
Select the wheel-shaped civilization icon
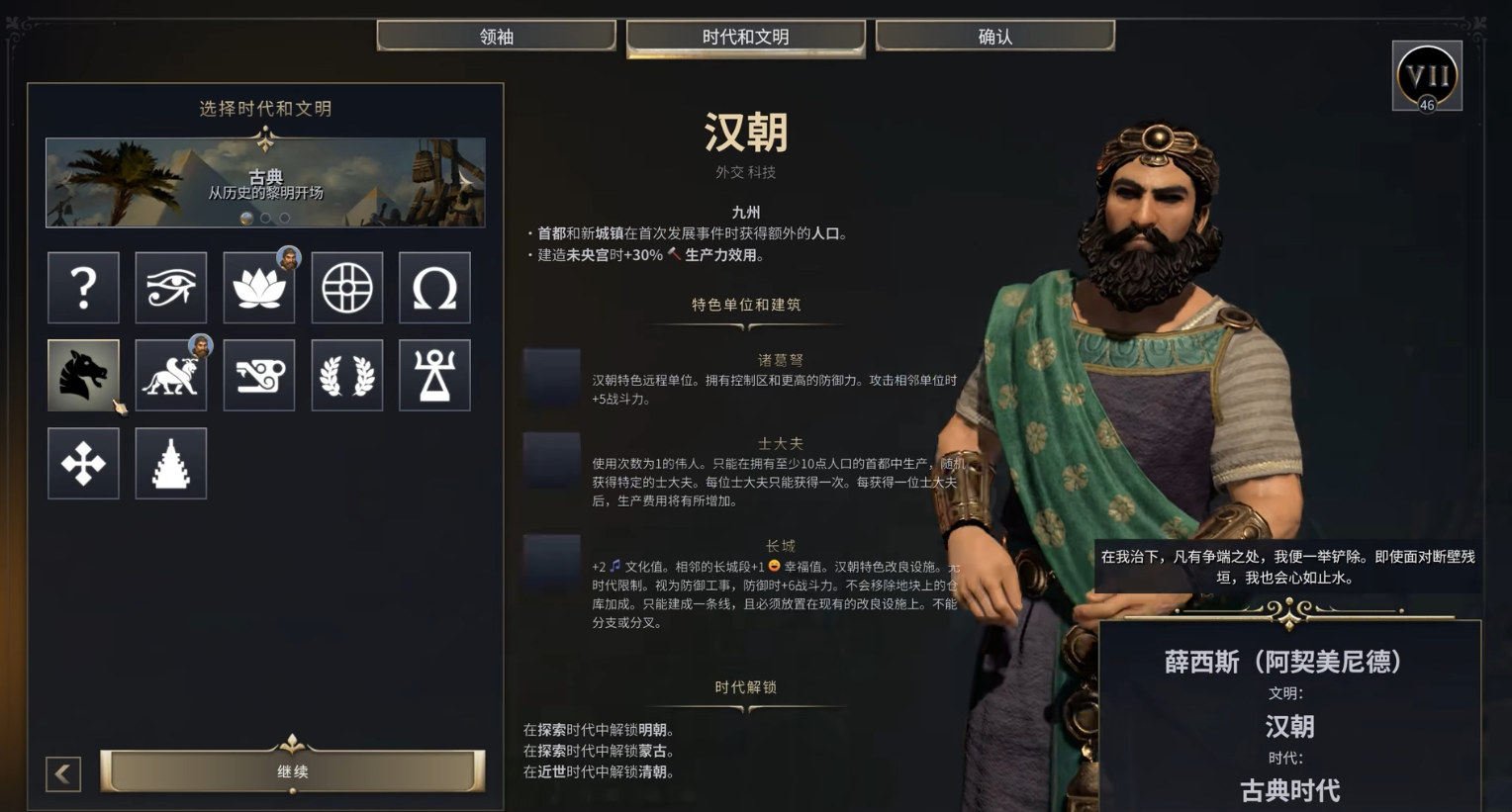[346, 288]
